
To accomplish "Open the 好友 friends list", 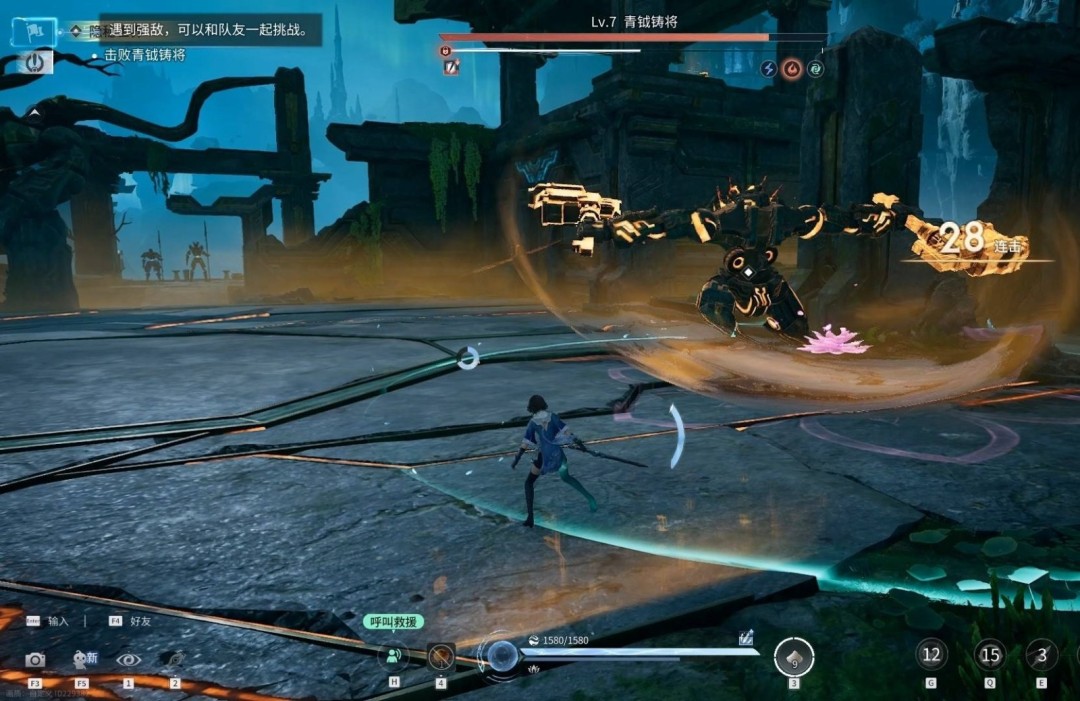I will point(132,621).
